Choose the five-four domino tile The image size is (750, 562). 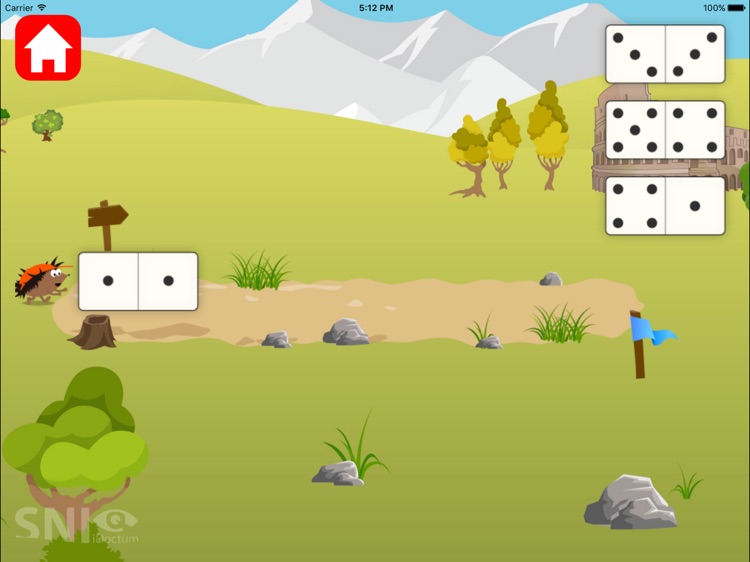tap(665, 130)
